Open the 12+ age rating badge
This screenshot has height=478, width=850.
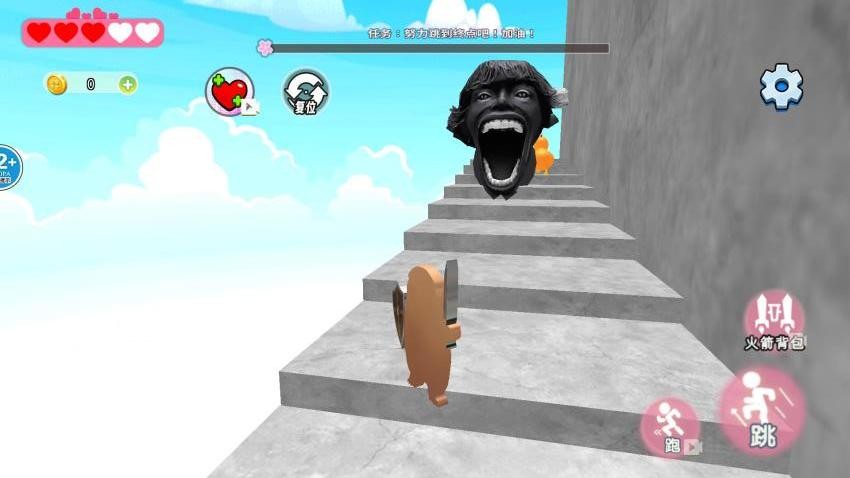coord(7,167)
